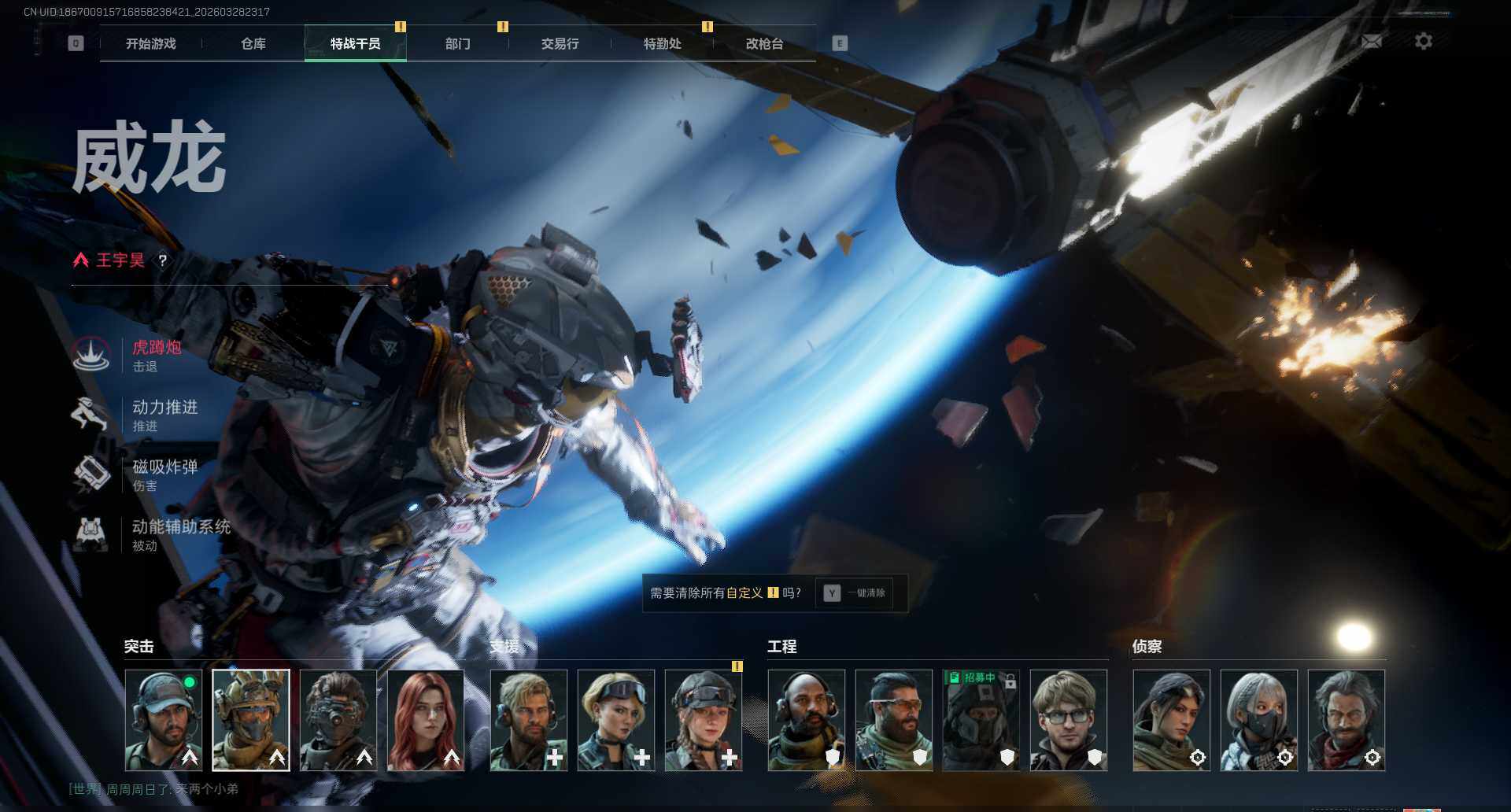
Task: Open the settings gear icon
Action: [x=1424, y=42]
